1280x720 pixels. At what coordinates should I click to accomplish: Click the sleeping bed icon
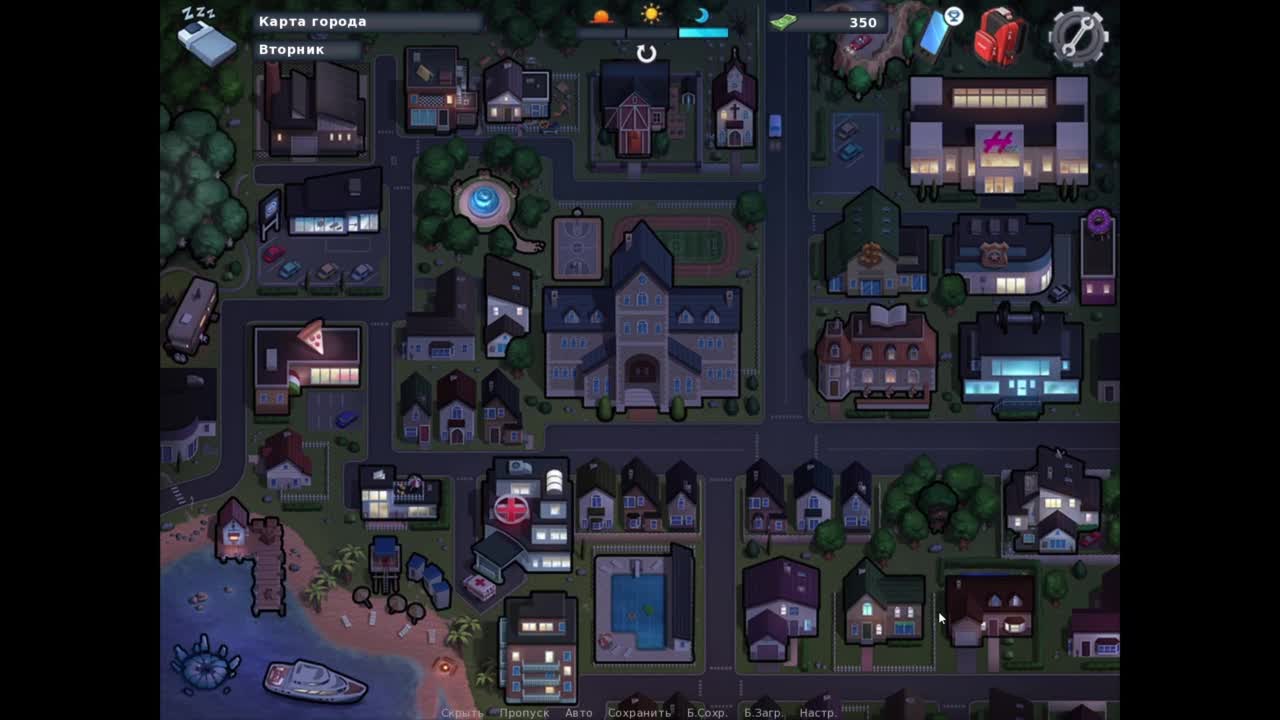coord(205,37)
